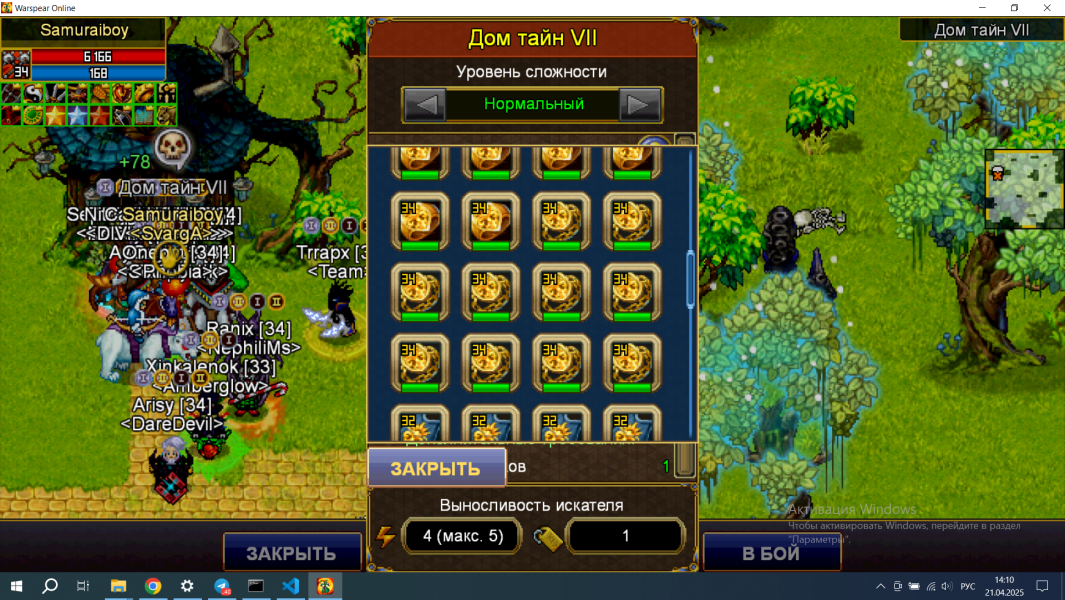Image resolution: width=1065 pixels, height=600 pixels.
Task: Close the reward list with the gold ЗАКРЫТЬ button
Action: pyautogui.click(x=434, y=468)
